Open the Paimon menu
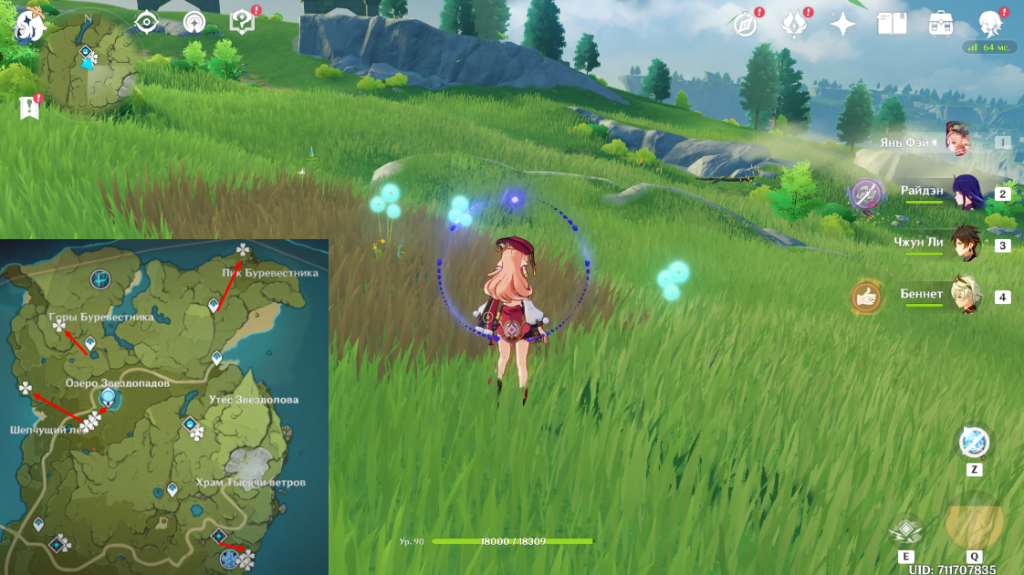This screenshot has height=575, width=1024. (28, 25)
